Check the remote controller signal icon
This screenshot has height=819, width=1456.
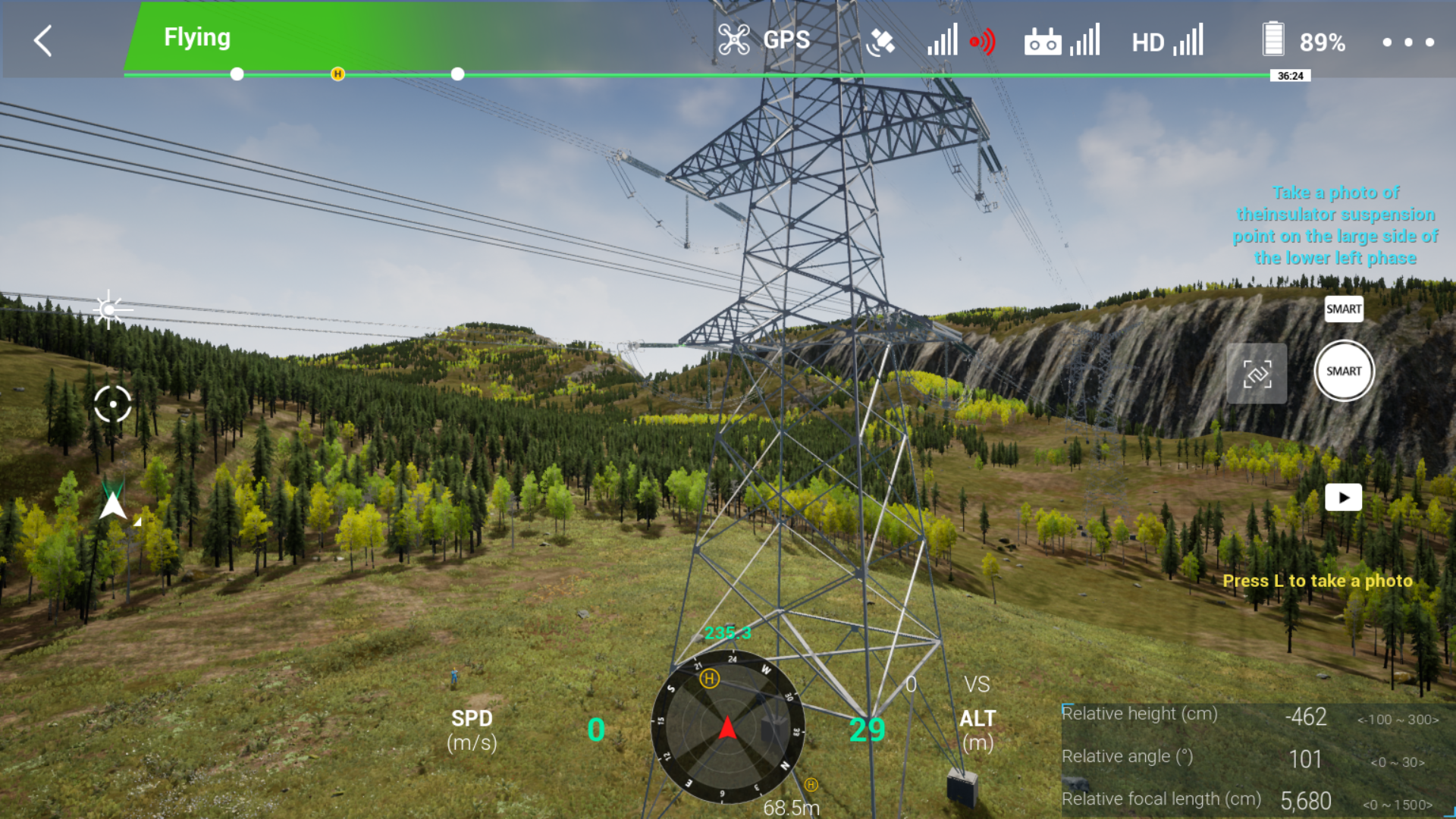1061,41
